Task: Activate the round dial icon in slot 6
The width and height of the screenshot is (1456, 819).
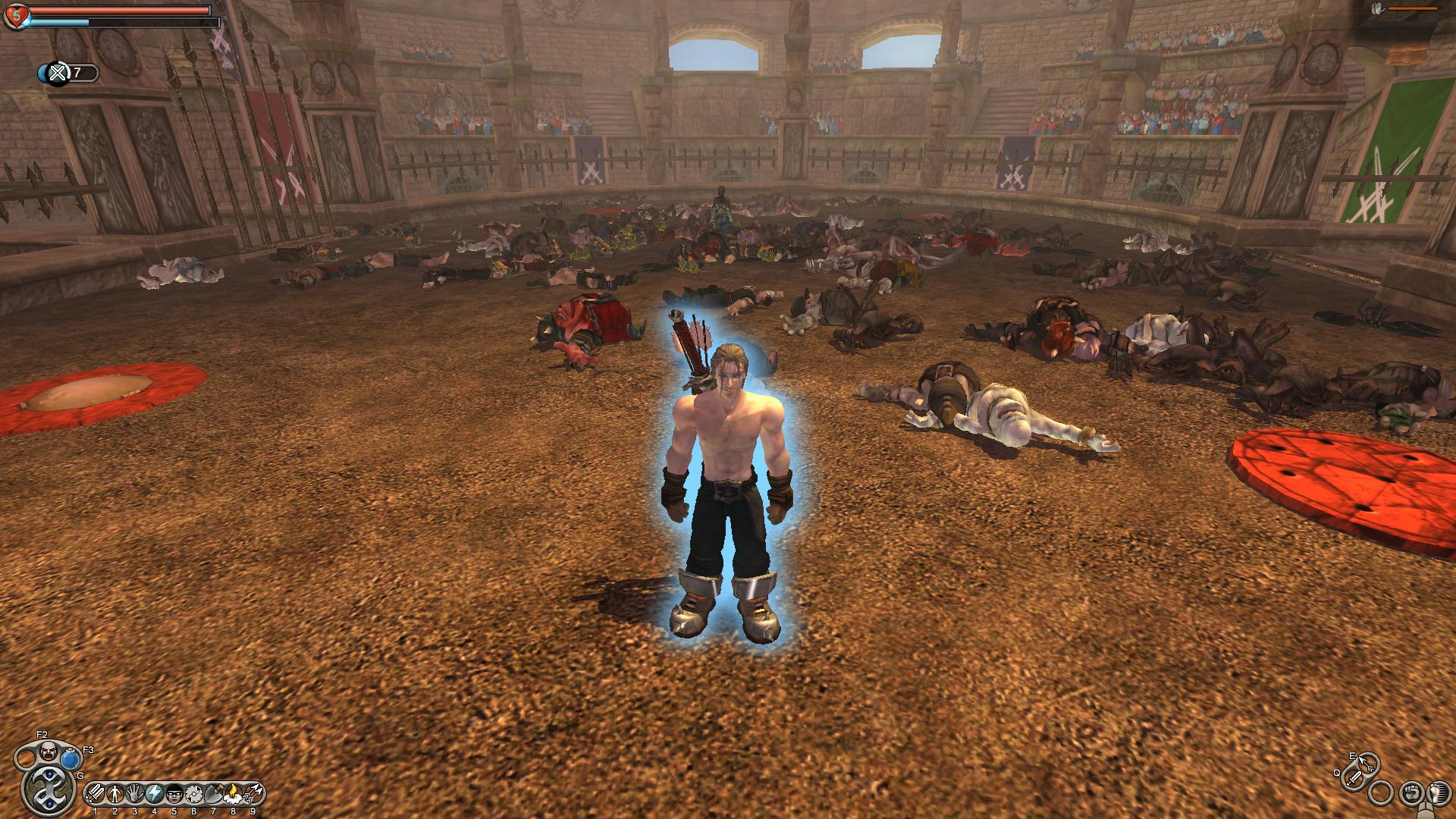Action: point(194,794)
